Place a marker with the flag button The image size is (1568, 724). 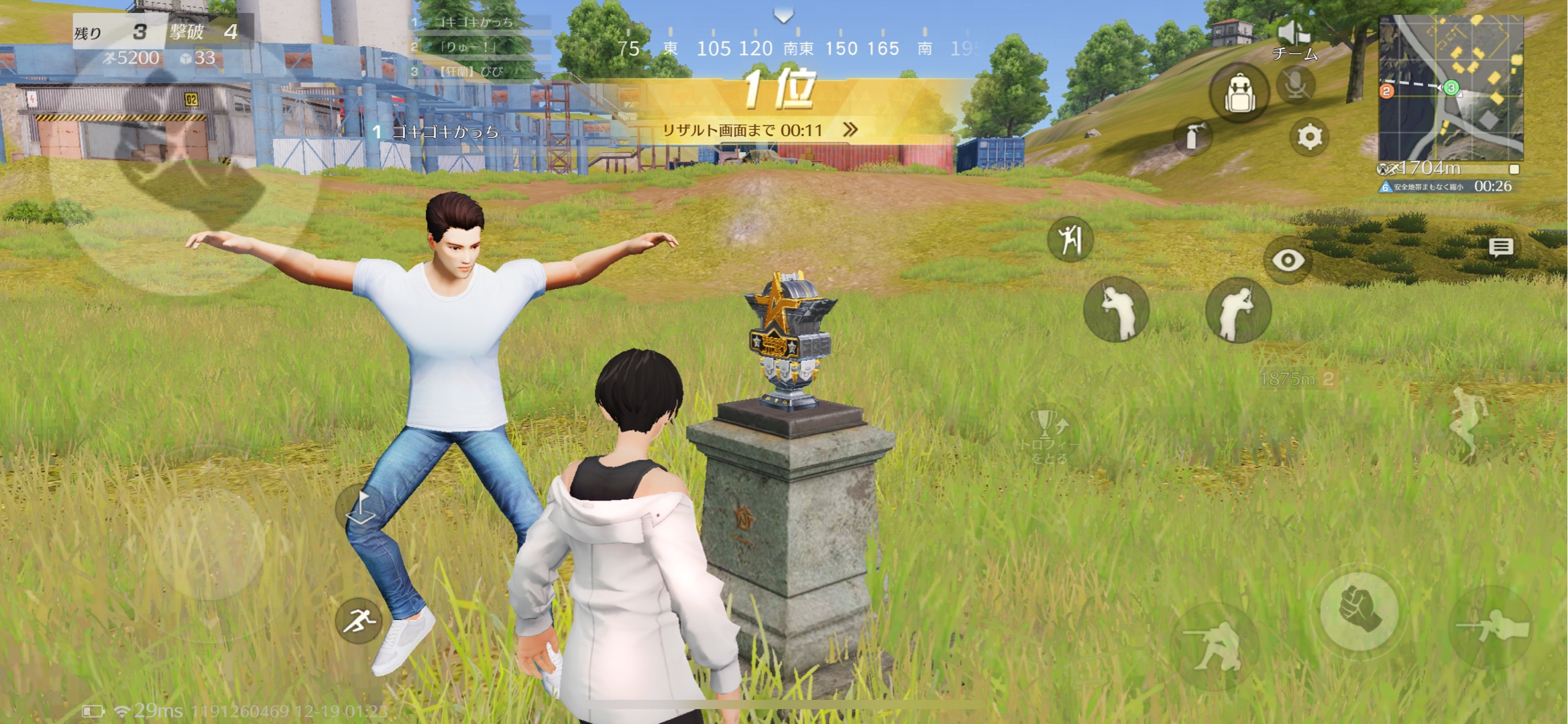[361, 507]
